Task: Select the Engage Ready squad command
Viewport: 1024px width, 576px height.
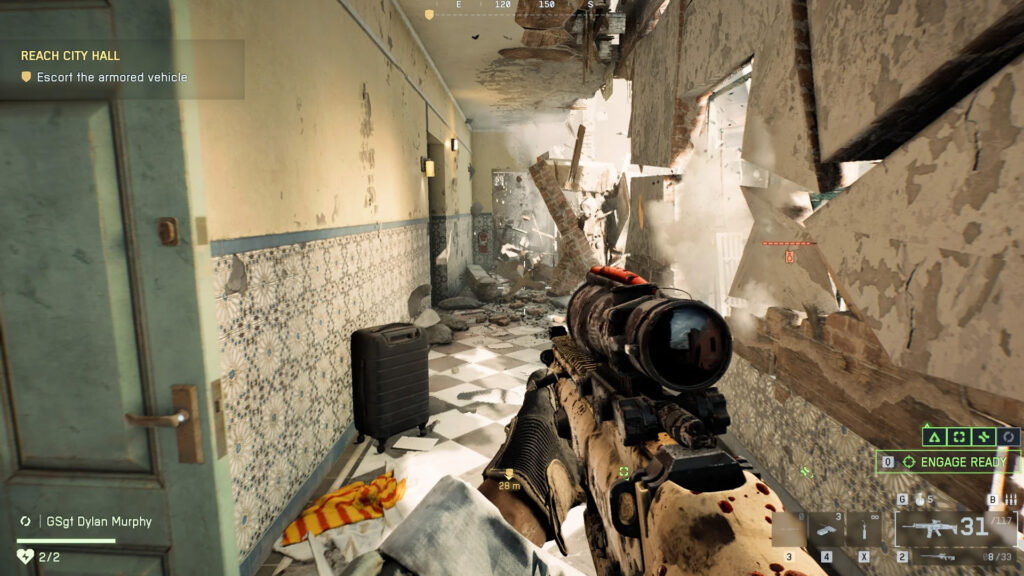Action: pyautogui.click(x=948, y=462)
